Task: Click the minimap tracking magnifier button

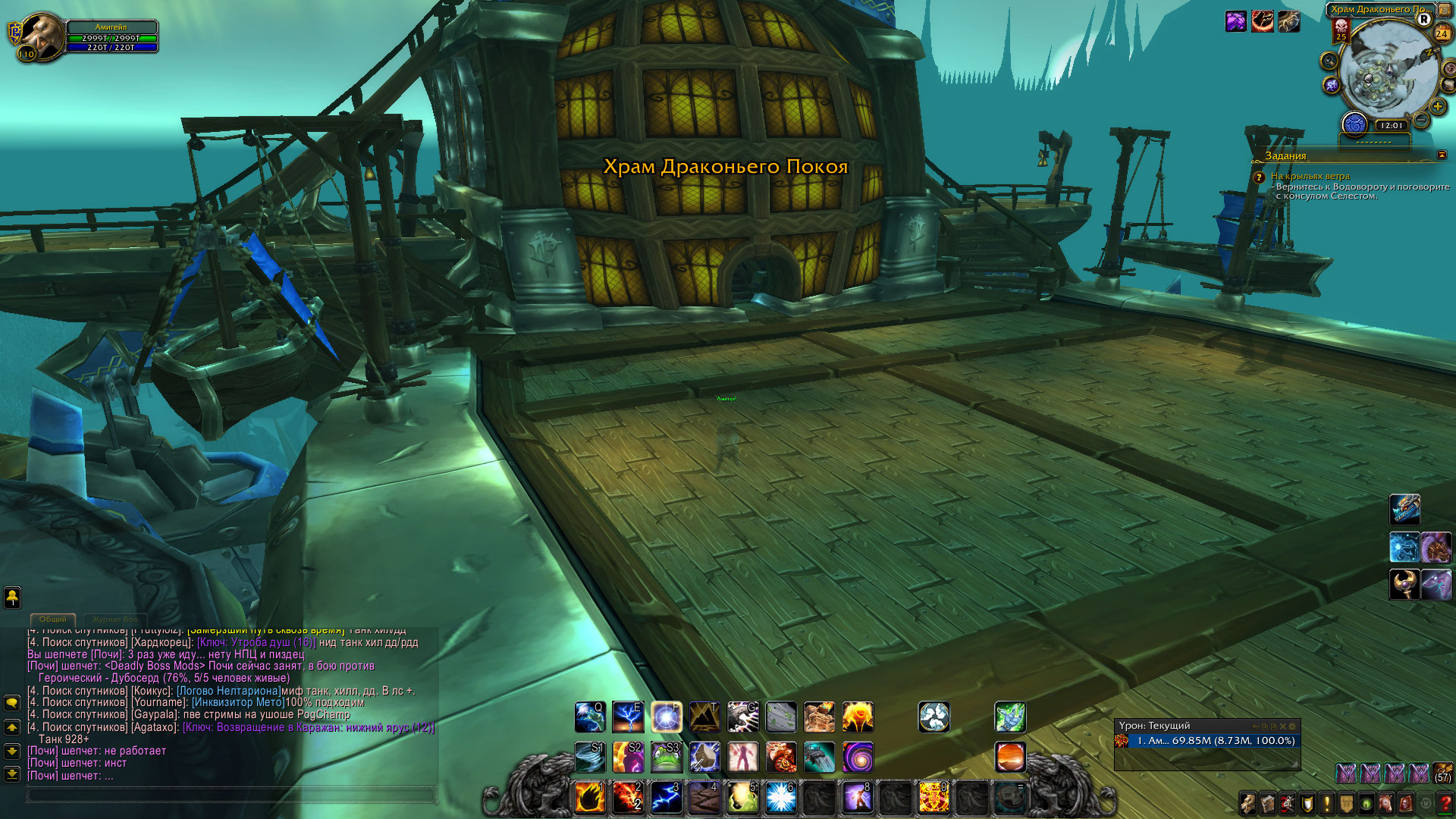Action: pos(1329,61)
